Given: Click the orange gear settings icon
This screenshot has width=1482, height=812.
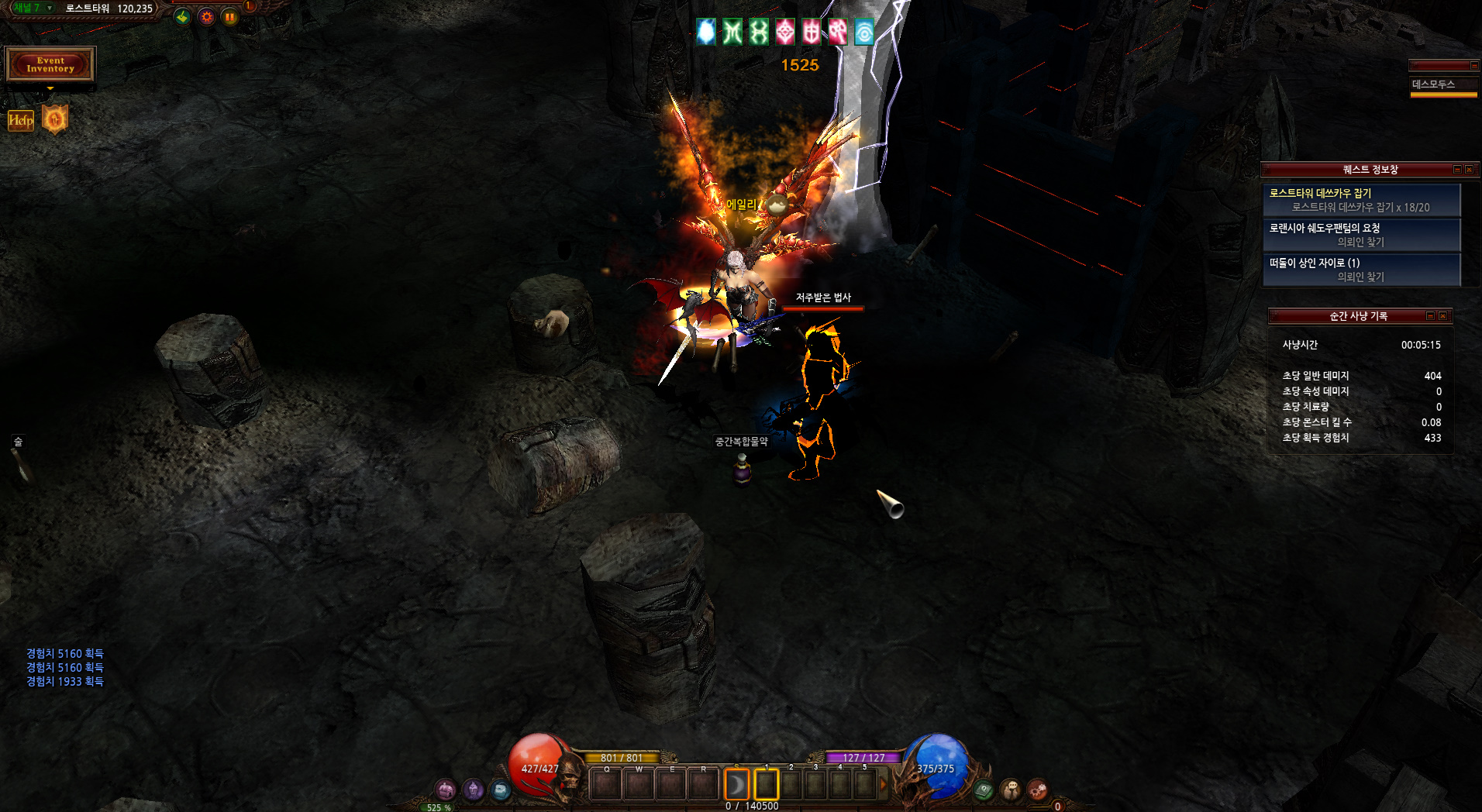Looking at the screenshot, I should point(206,17).
